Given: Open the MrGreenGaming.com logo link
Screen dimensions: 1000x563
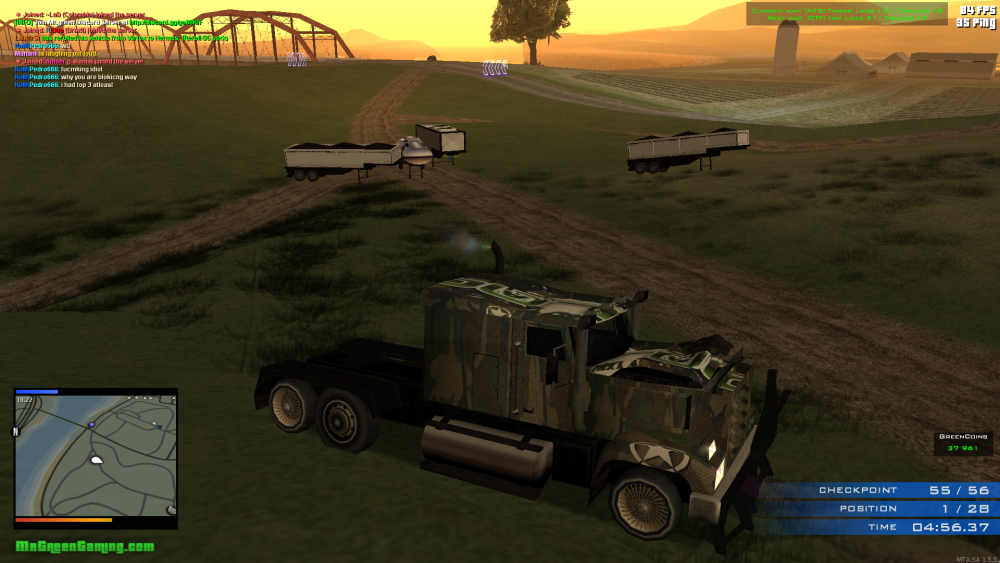Looking at the screenshot, I should pyautogui.click(x=85, y=546).
